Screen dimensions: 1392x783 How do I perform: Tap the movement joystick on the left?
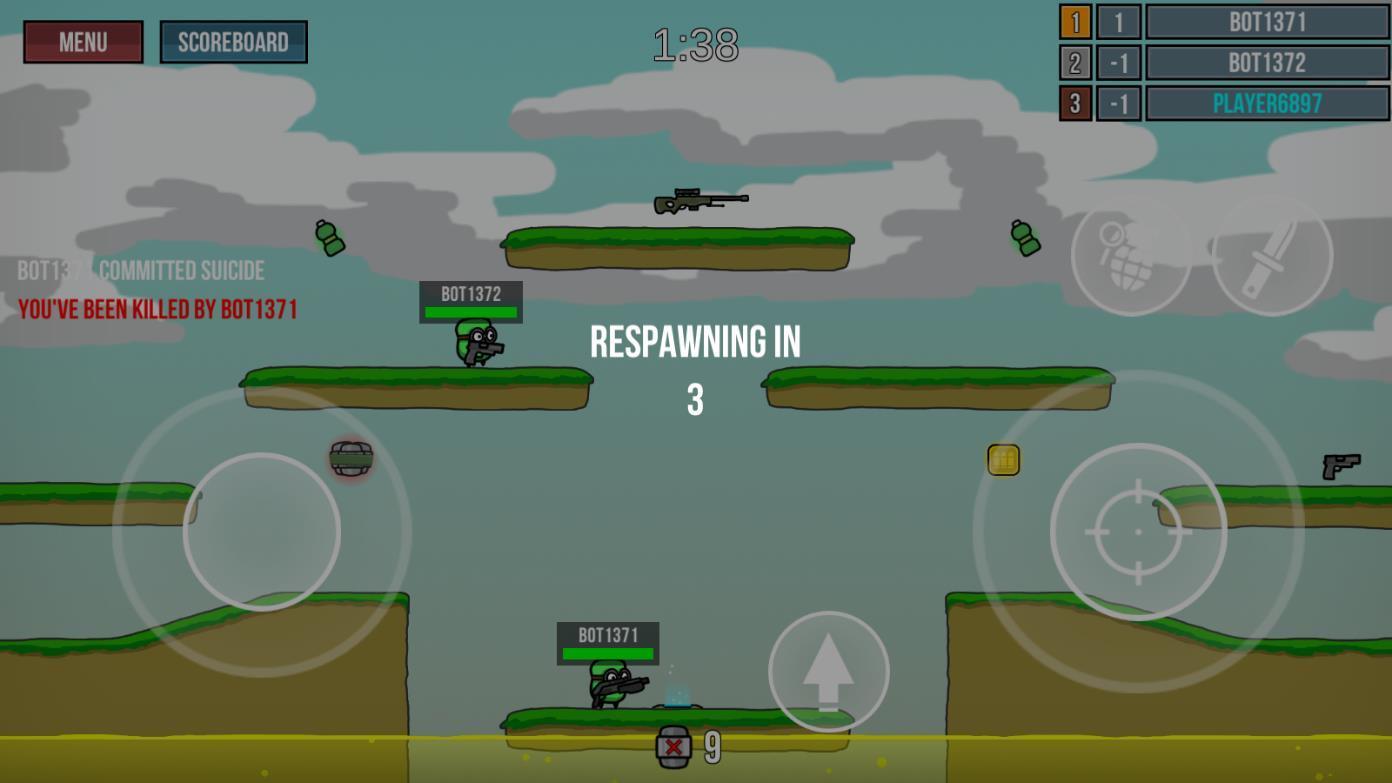pos(263,530)
